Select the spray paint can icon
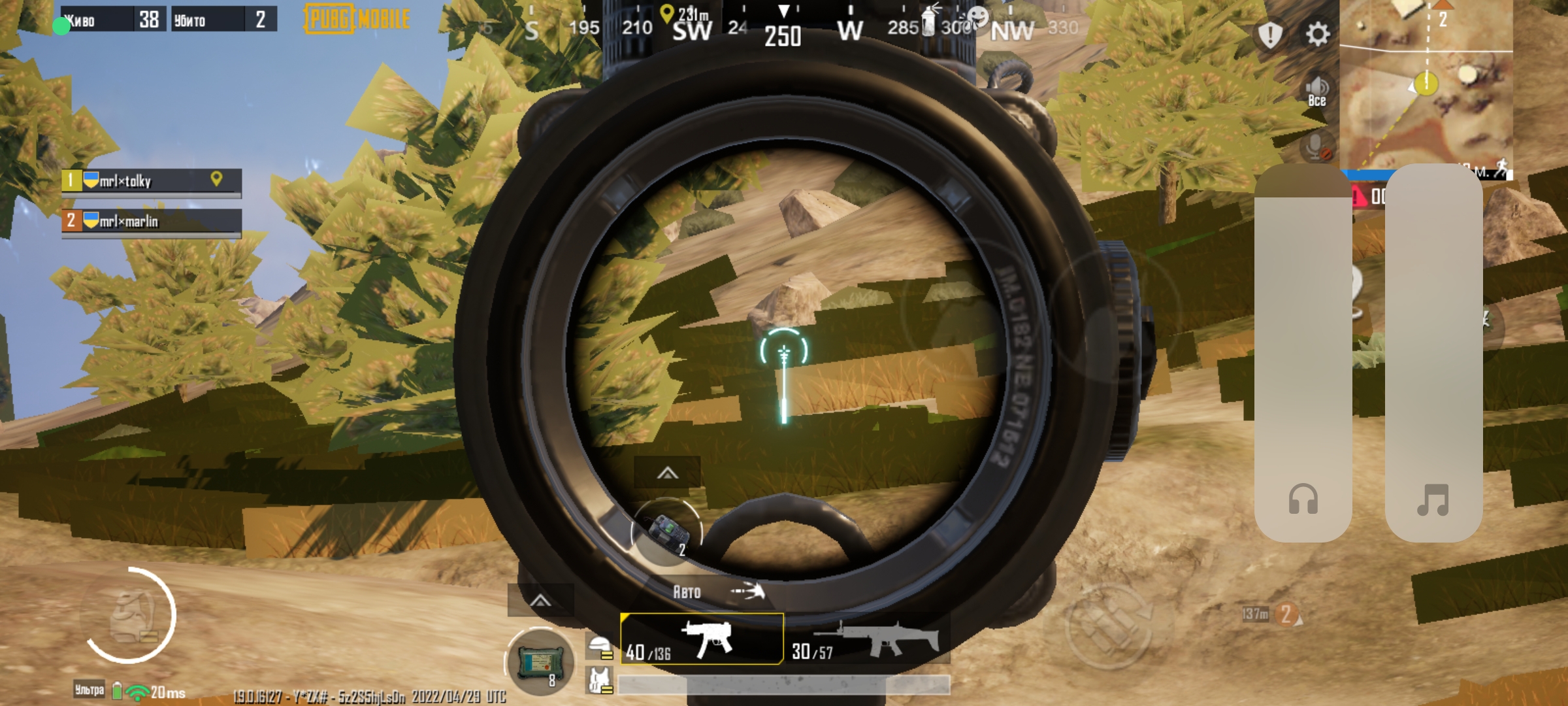This screenshot has width=1568, height=706. point(928,20)
